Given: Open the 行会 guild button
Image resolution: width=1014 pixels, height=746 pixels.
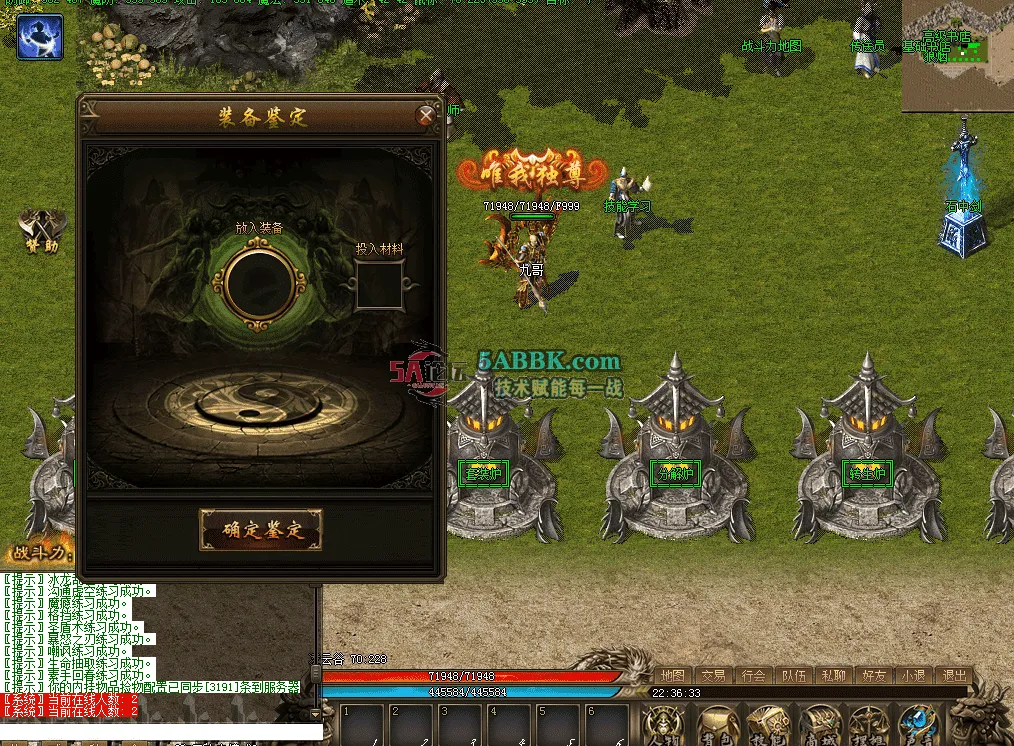Looking at the screenshot, I should (753, 676).
